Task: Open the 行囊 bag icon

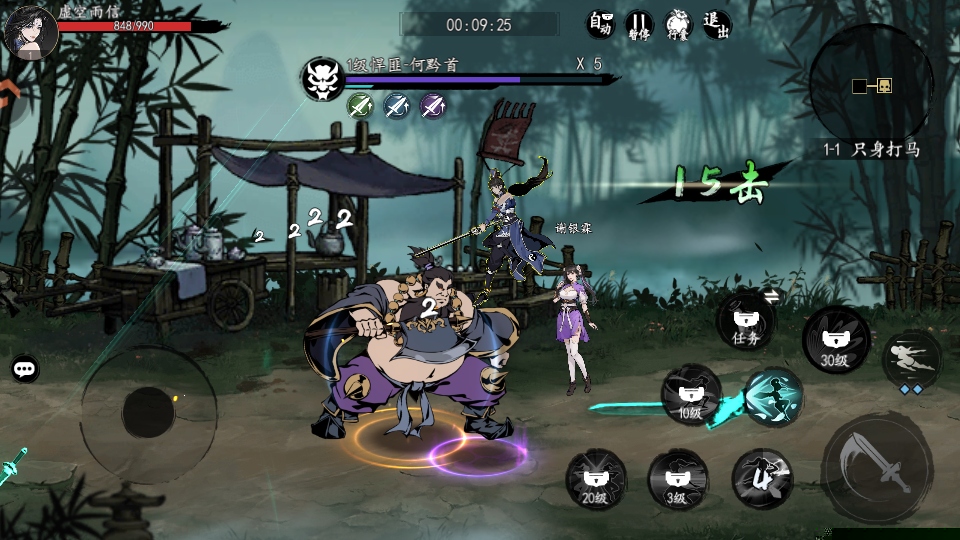Action: click(678, 24)
